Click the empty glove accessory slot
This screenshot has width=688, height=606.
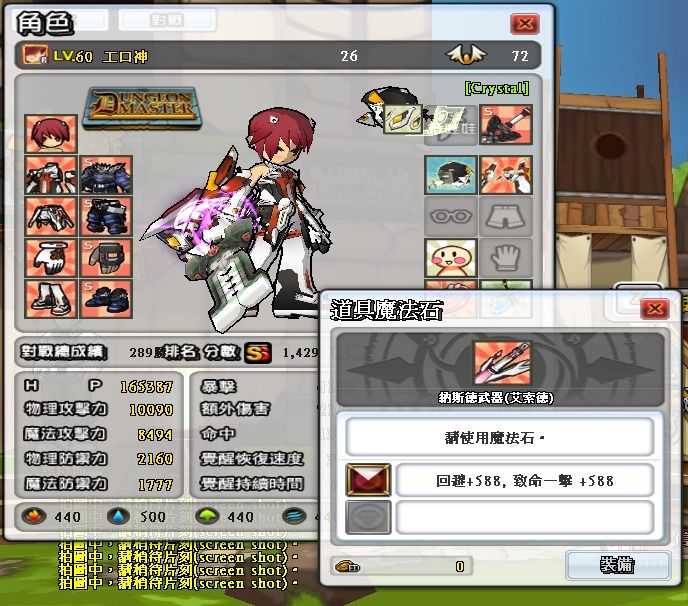coord(506,258)
